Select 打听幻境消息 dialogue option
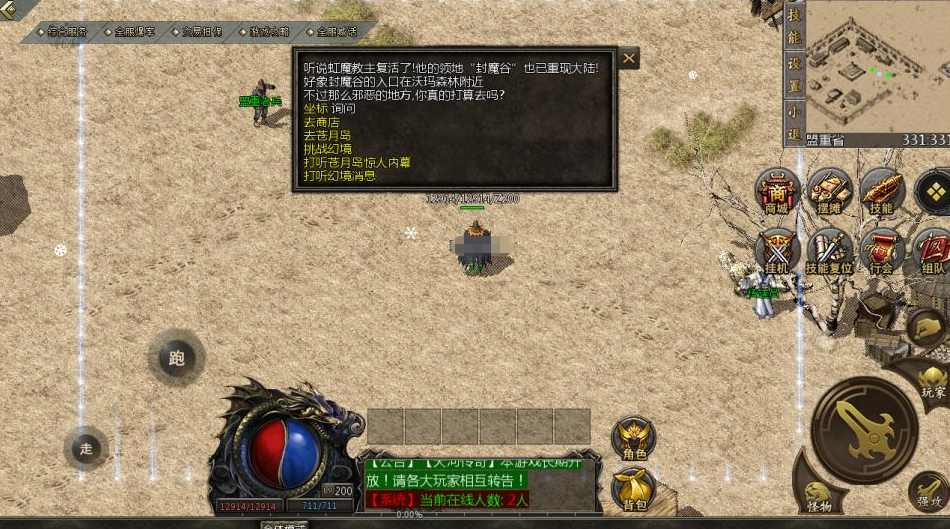Image resolution: width=950 pixels, height=529 pixels. coord(340,175)
